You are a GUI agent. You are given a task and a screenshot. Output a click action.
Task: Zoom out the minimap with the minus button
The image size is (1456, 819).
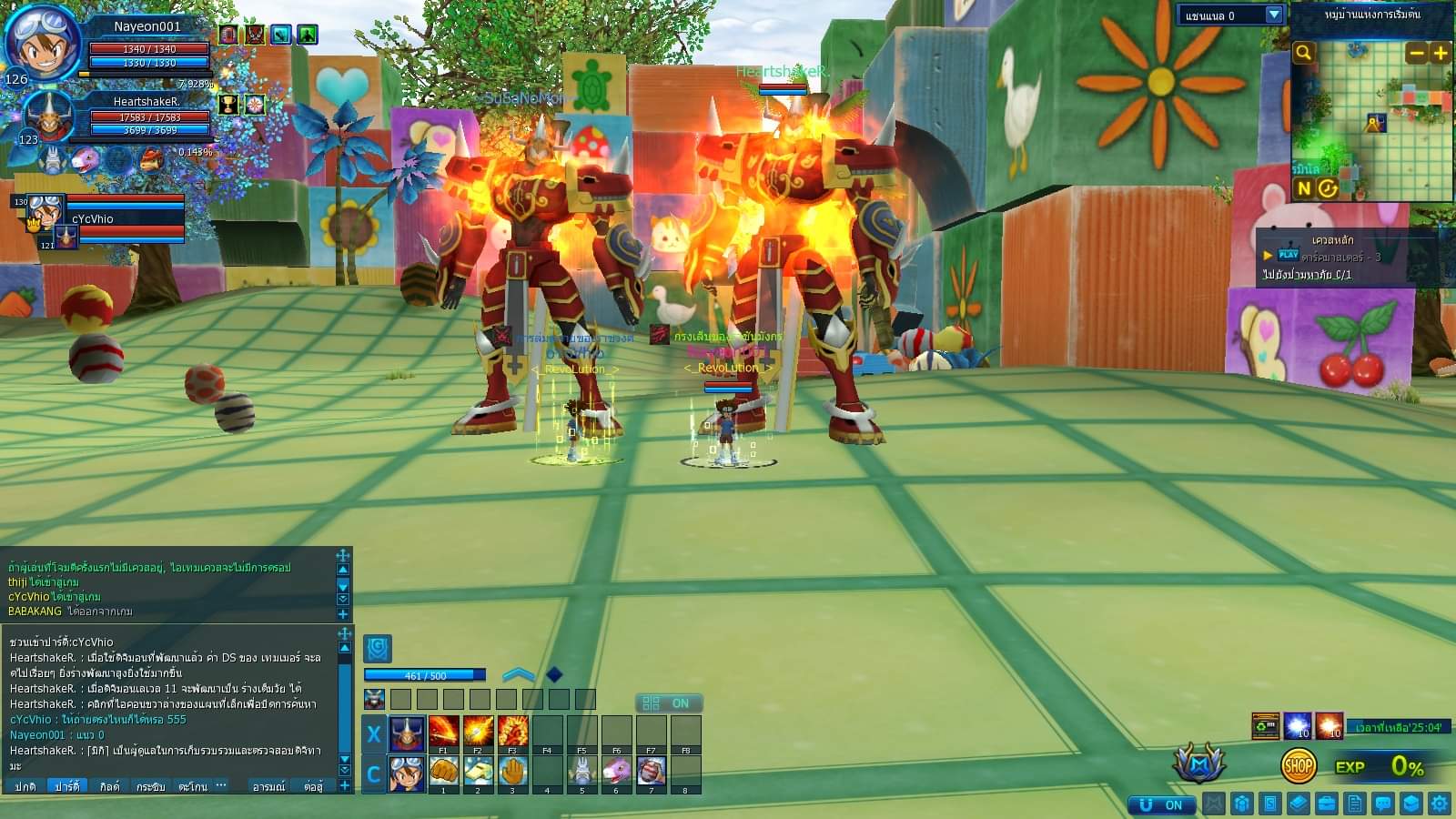pyautogui.click(x=1416, y=53)
